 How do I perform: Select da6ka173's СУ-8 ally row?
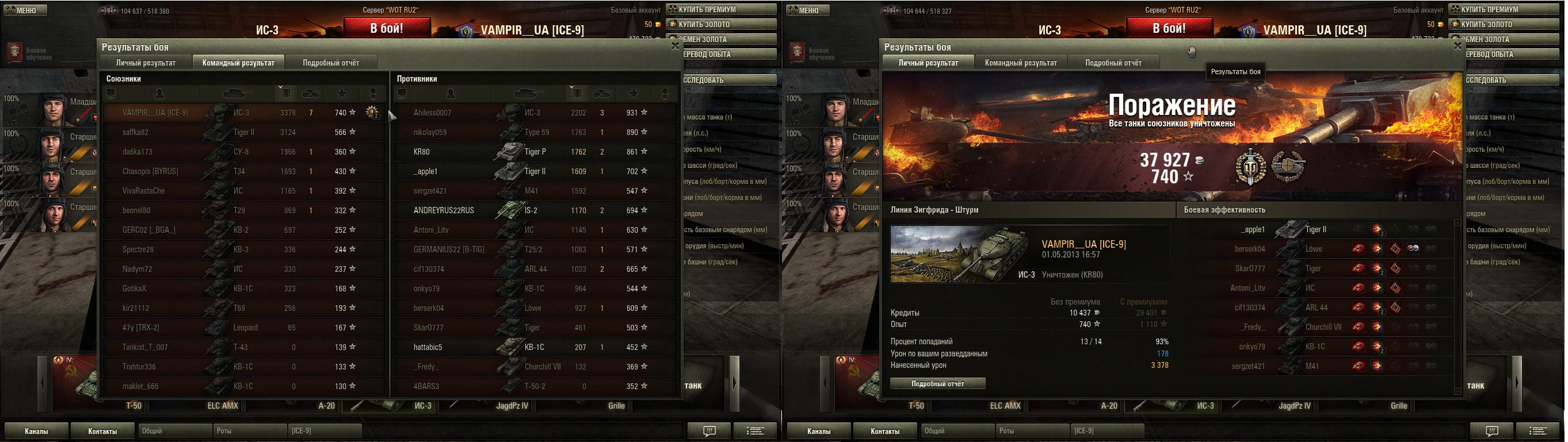click(243, 152)
